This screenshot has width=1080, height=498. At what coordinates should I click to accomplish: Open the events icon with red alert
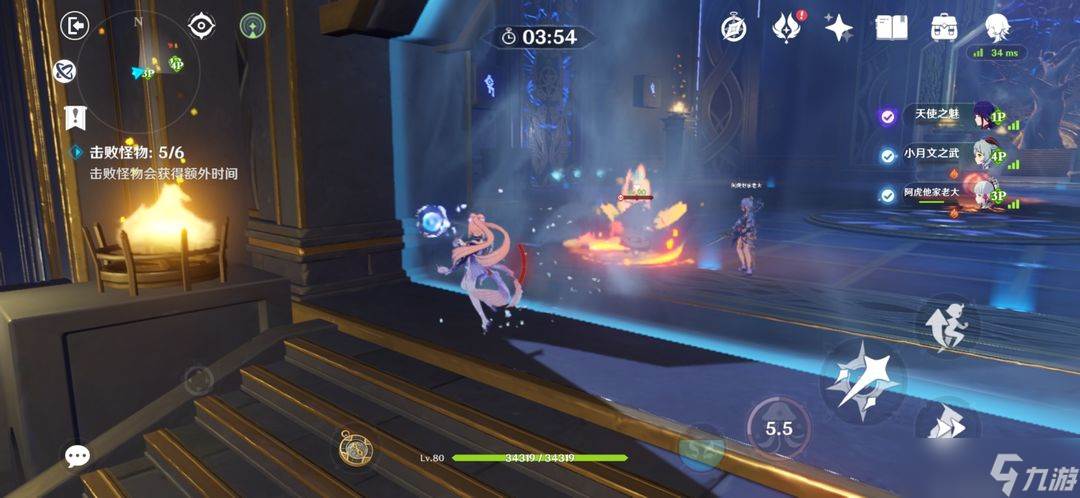787,28
